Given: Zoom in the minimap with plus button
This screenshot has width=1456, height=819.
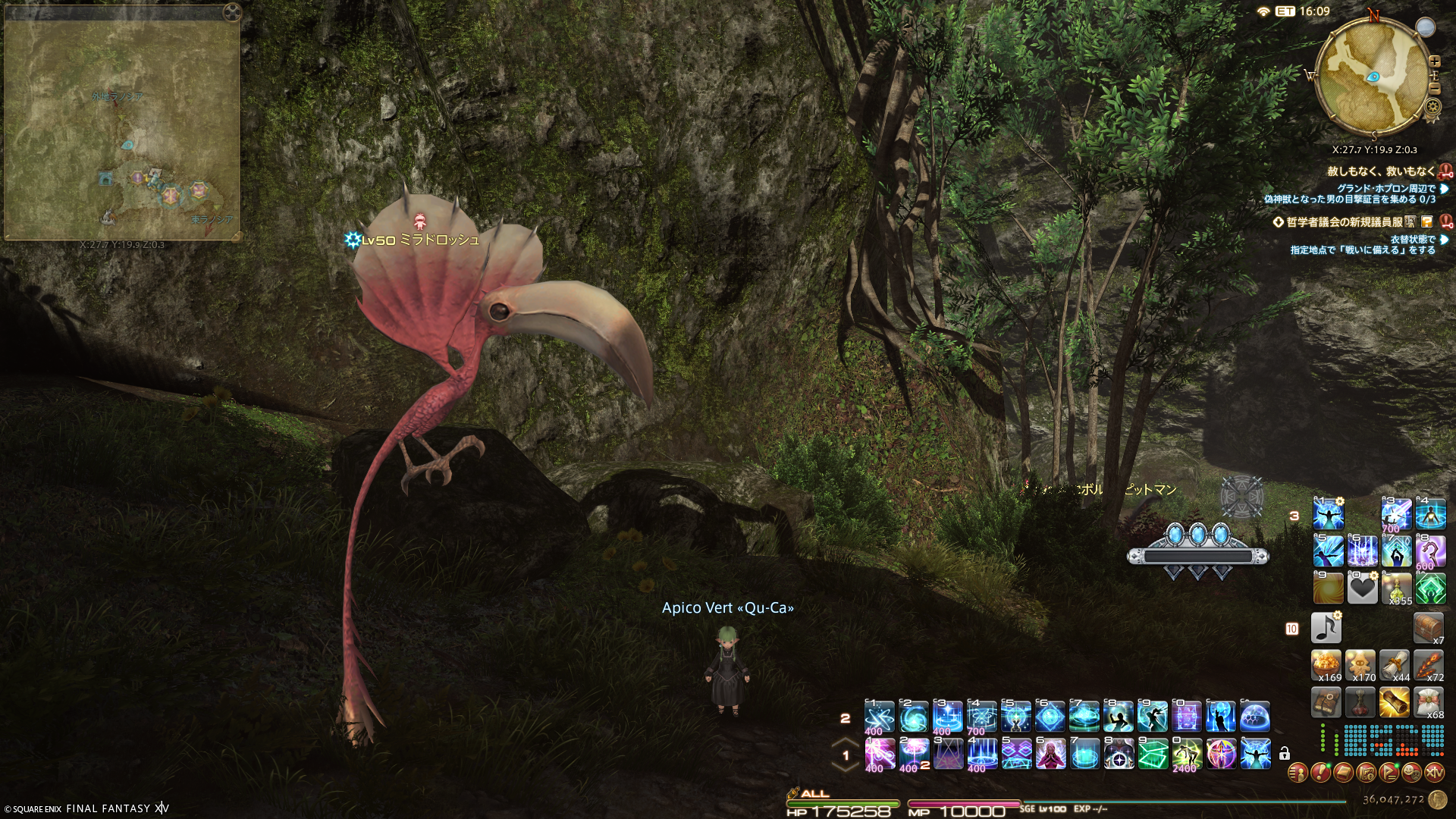Looking at the screenshot, I should coord(1435,61).
